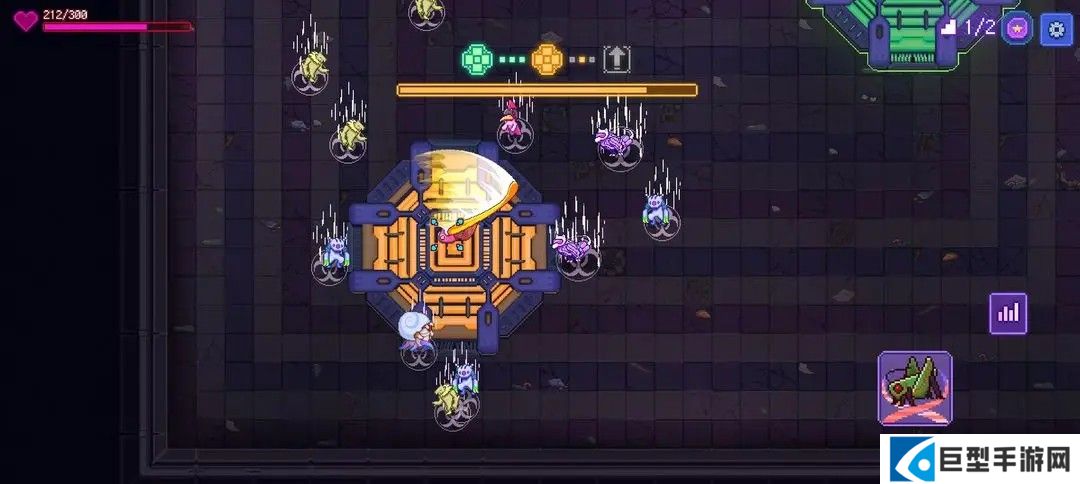Activate the mantis creature skill icon

915,387
